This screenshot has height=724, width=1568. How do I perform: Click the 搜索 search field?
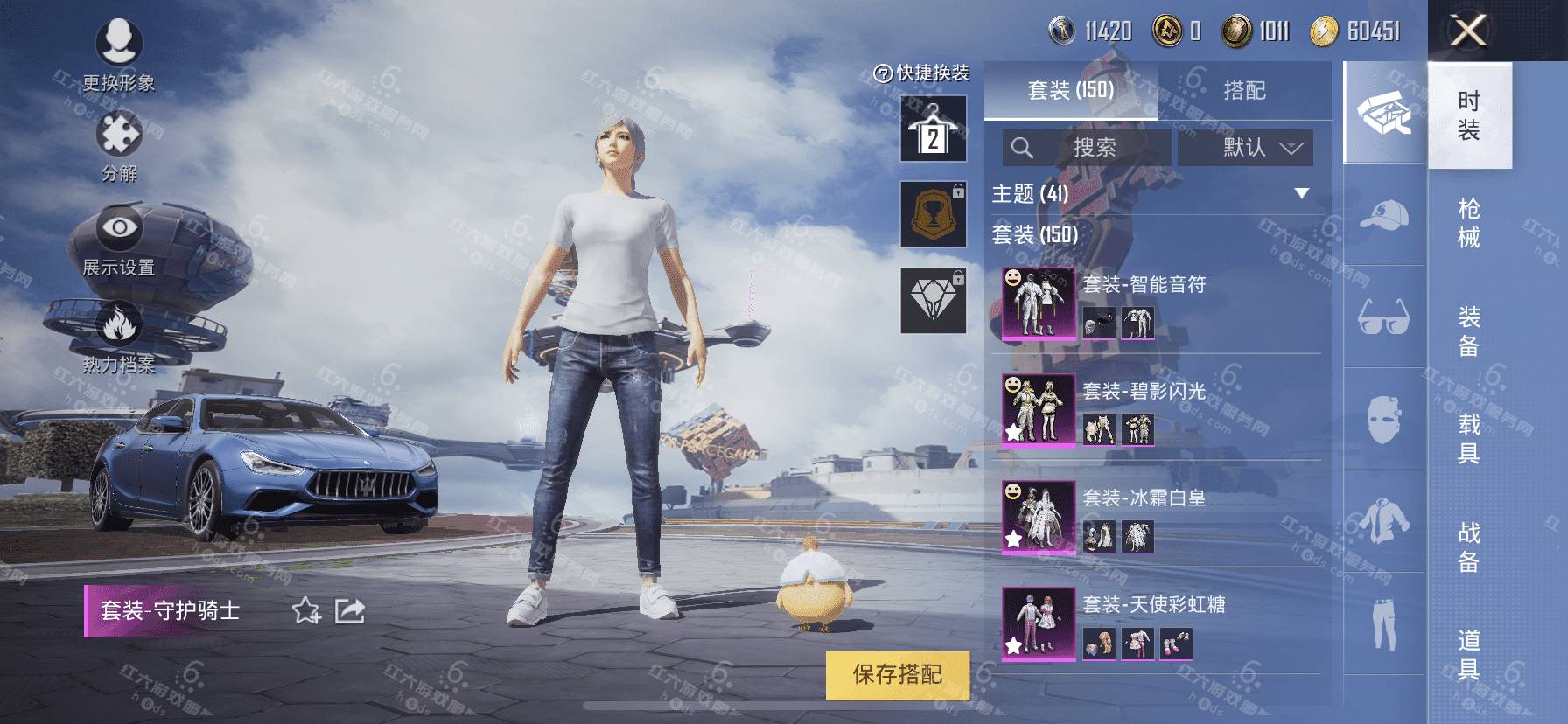coord(1087,148)
